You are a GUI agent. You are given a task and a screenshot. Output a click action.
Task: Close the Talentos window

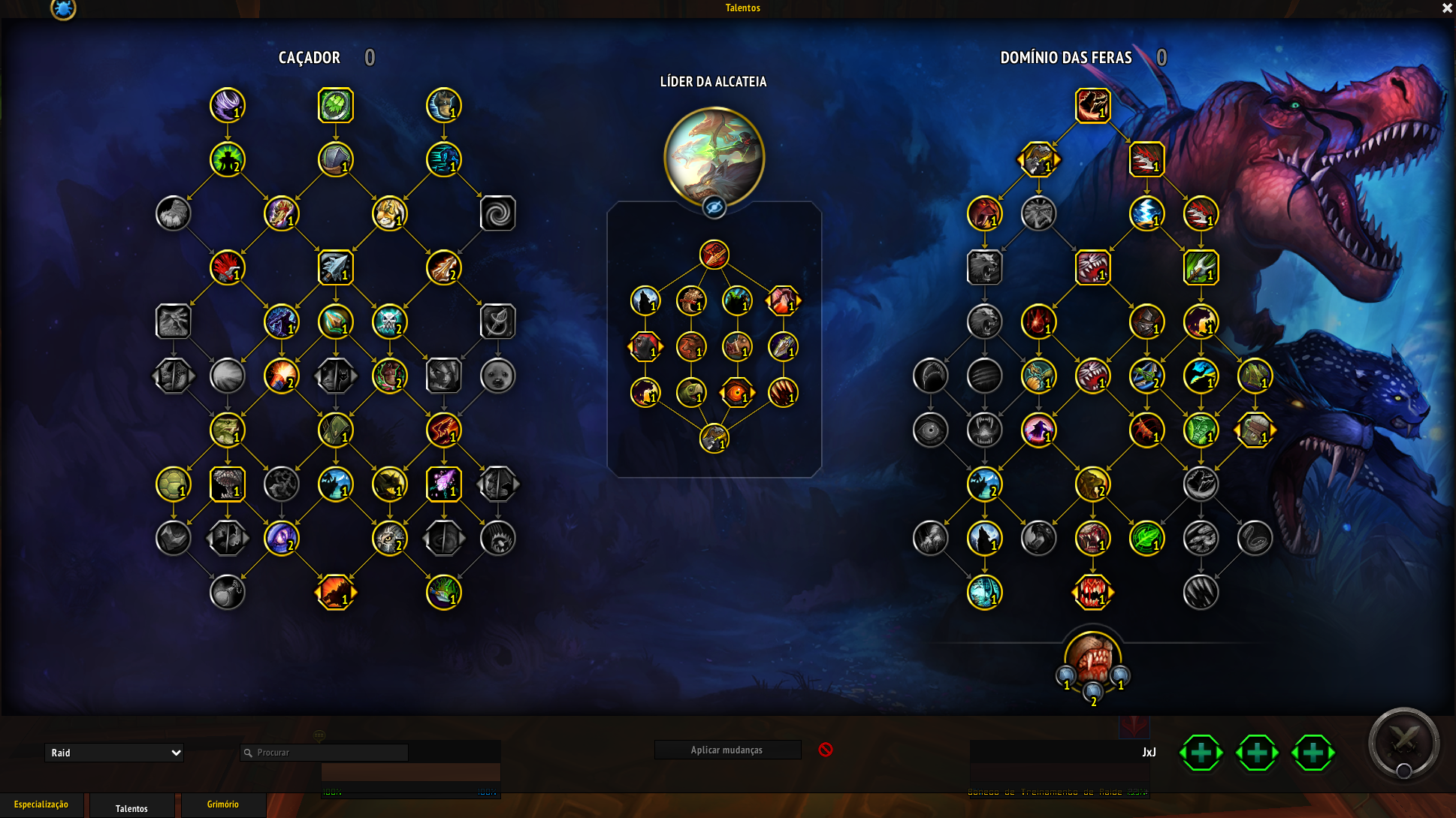pyautogui.click(x=1447, y=8)
